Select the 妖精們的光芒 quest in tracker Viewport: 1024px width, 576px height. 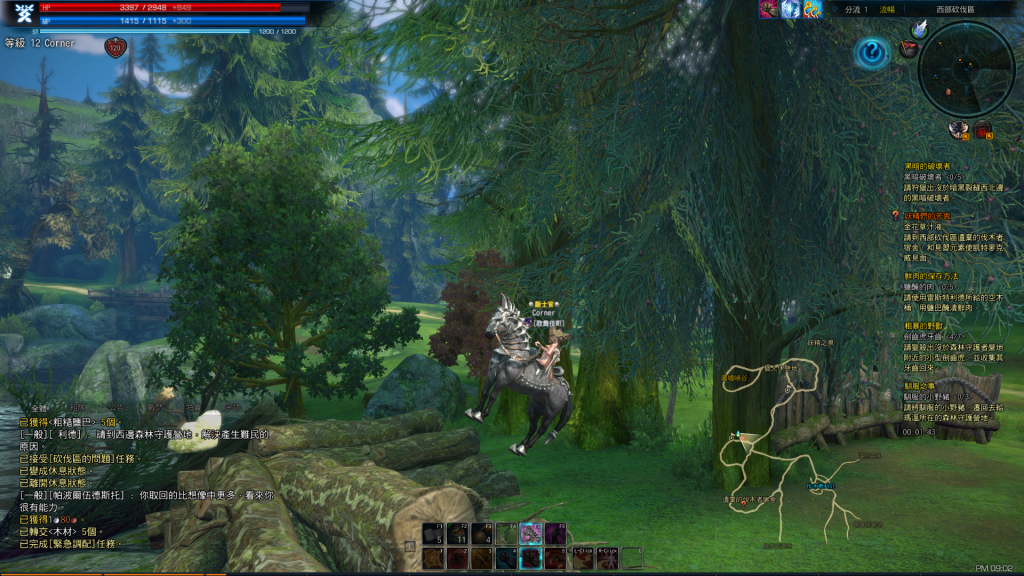pyautogui.click(x=927, y=215)
